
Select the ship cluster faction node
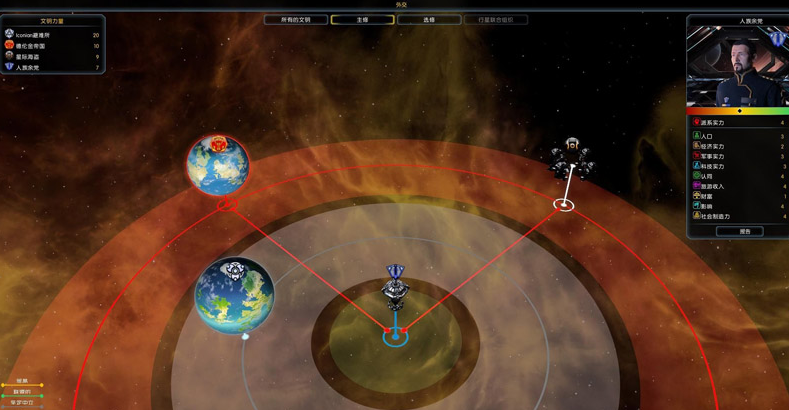[572, 158]
